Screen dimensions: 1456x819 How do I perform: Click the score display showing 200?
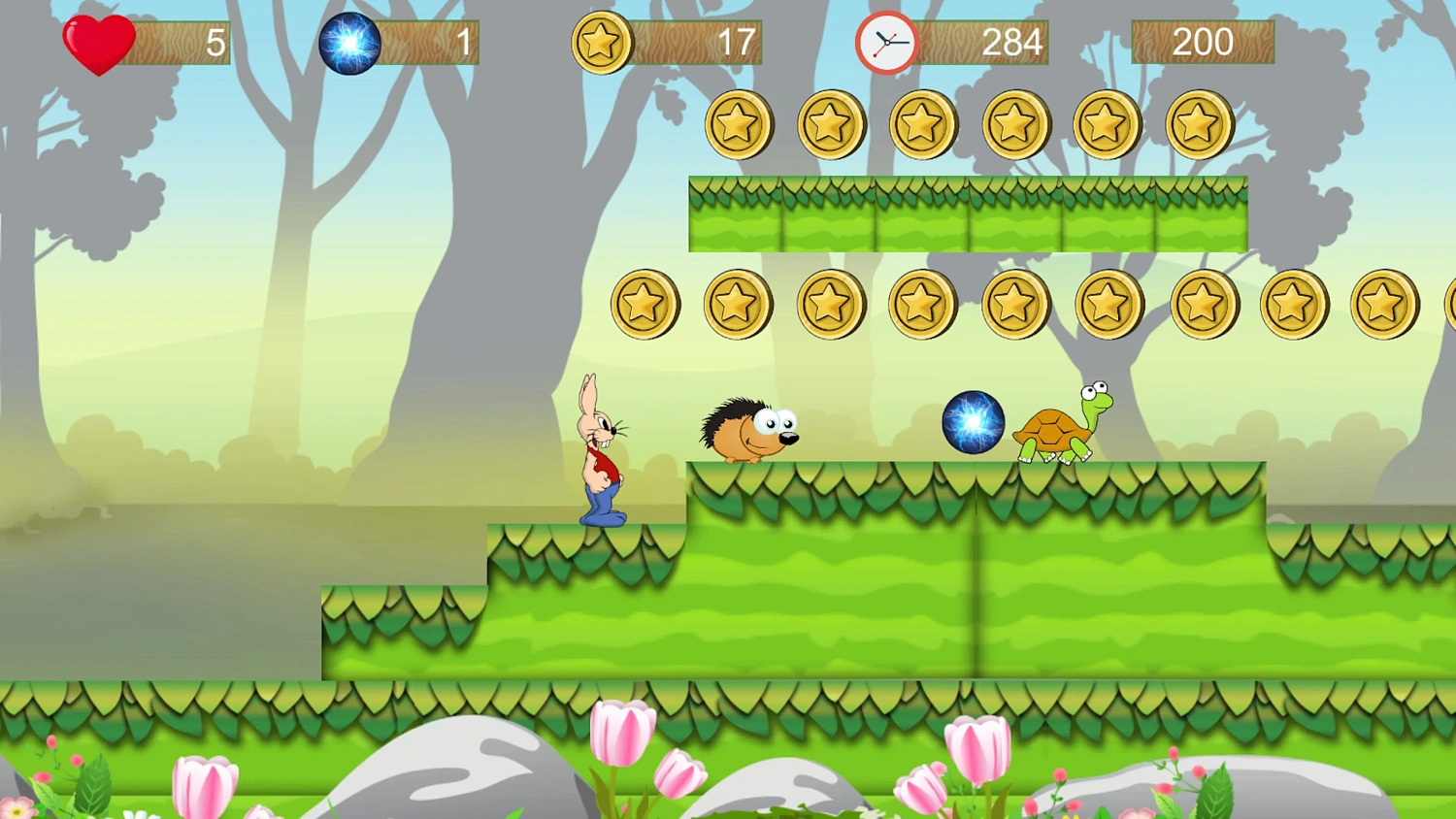point(1204,41)
